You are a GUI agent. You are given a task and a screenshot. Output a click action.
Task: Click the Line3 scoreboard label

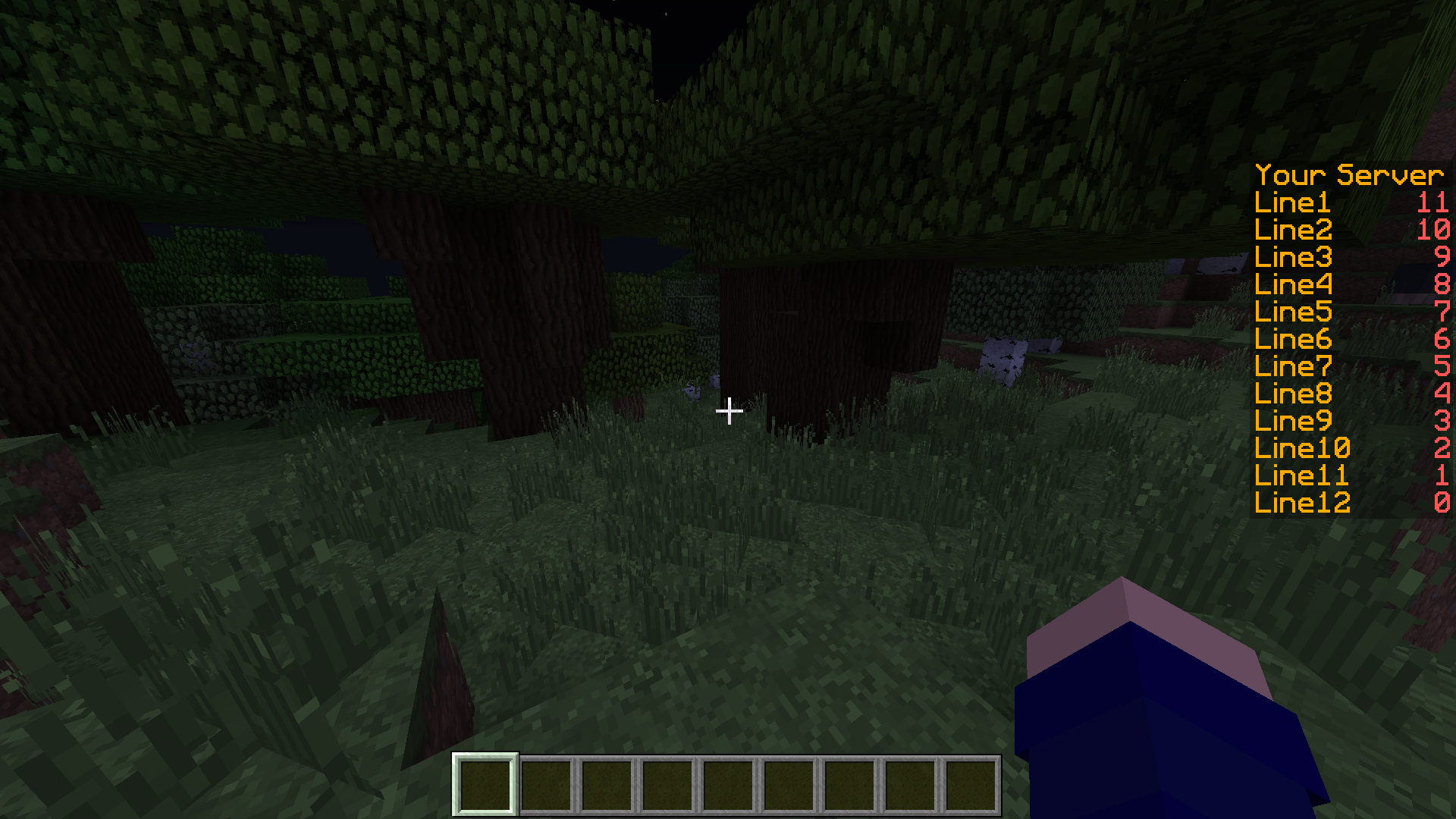[1291, 257]
